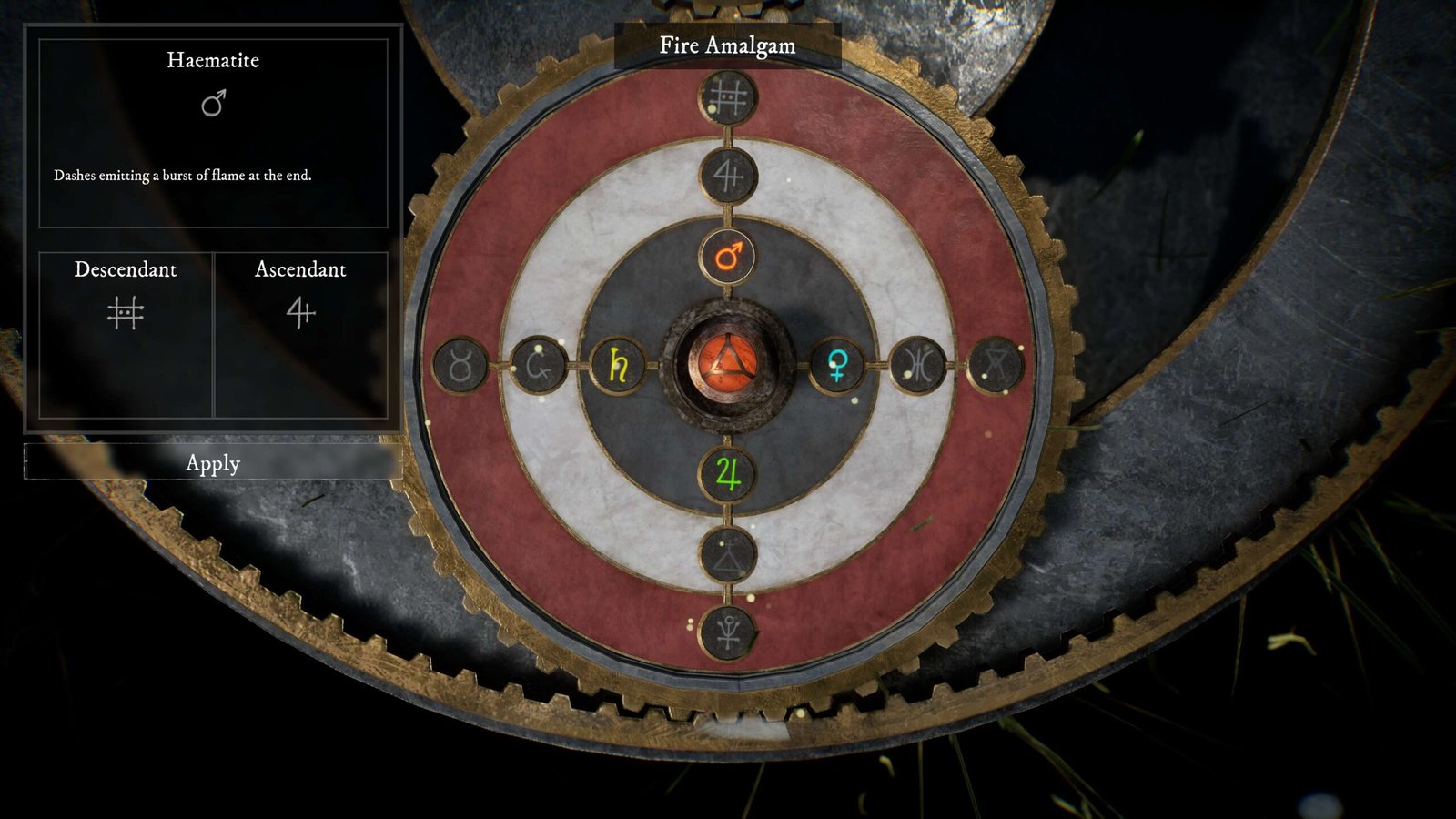Select the grey node above the Mars symbol
The image size is (1456, 819).
click(x=728, y=175)
